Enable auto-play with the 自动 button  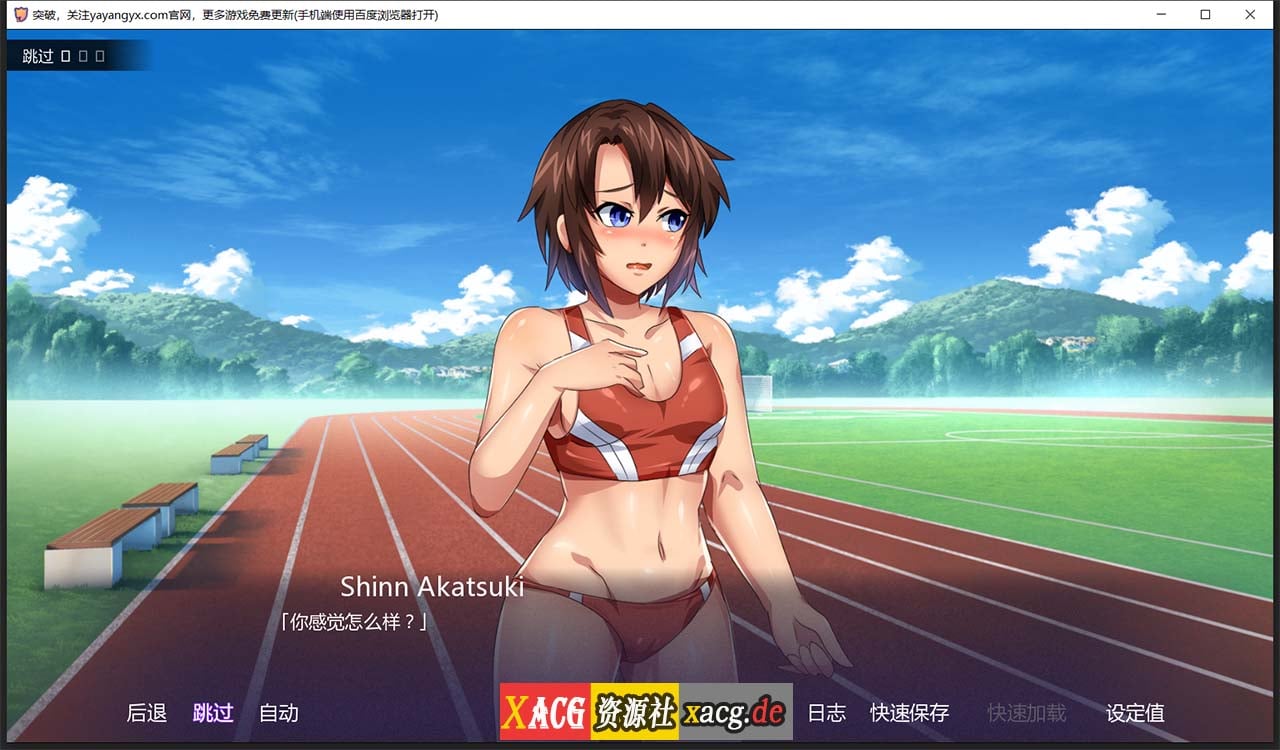point(278,713)
